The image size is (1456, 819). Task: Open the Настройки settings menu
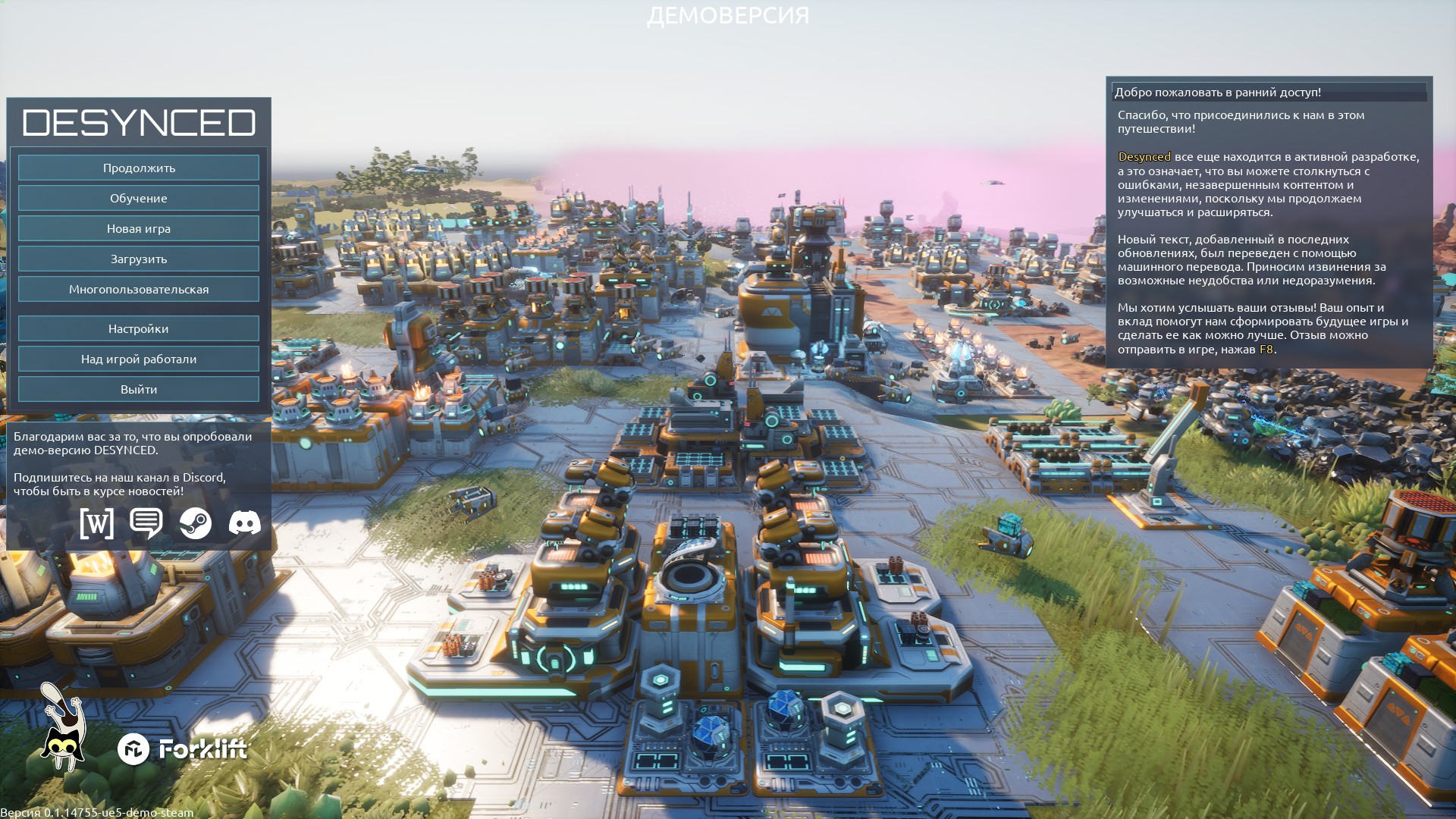[x=139, y=328]
